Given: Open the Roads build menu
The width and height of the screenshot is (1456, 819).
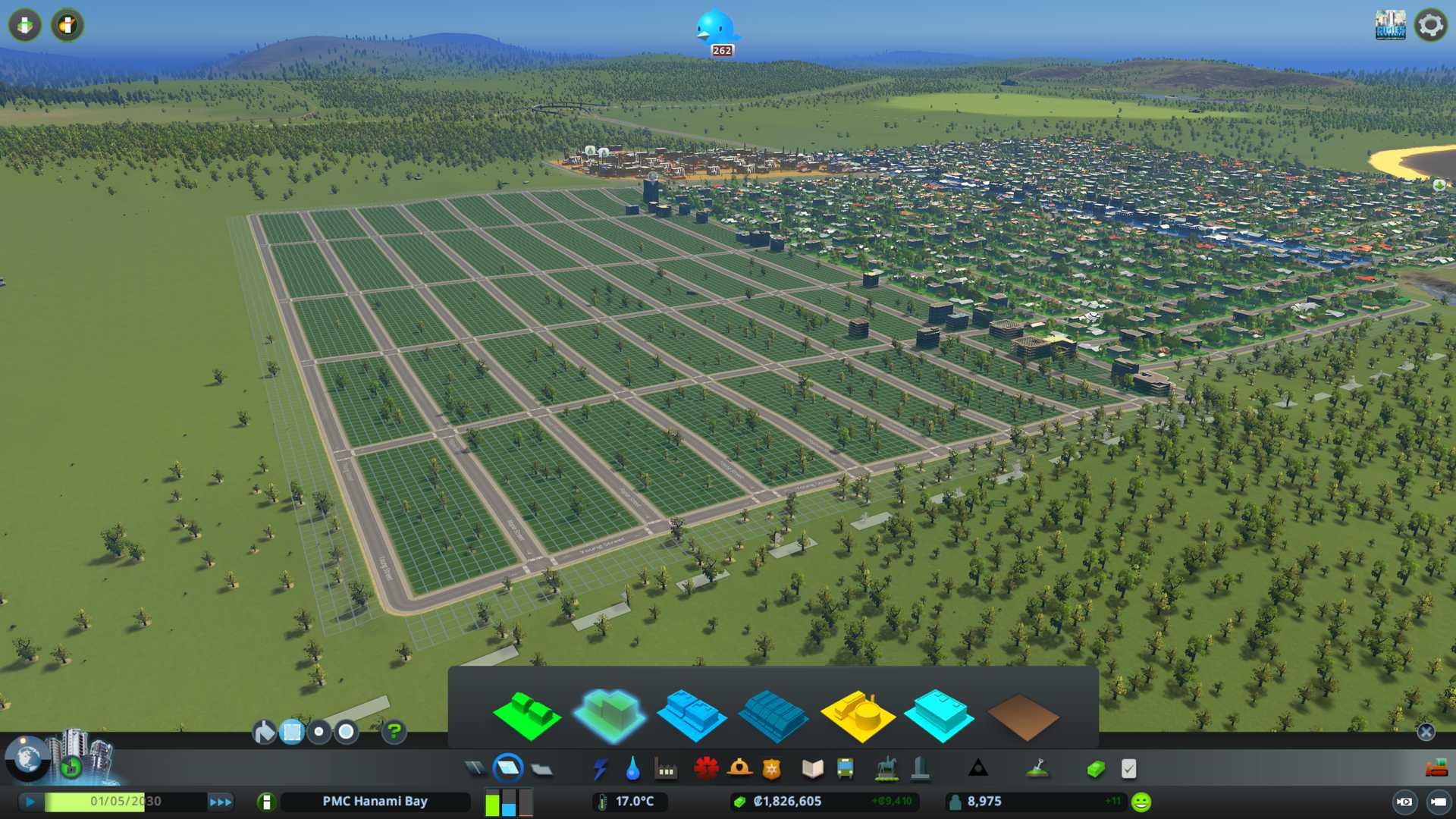Looking at the screenshot, I should click(x=475, y=769).
